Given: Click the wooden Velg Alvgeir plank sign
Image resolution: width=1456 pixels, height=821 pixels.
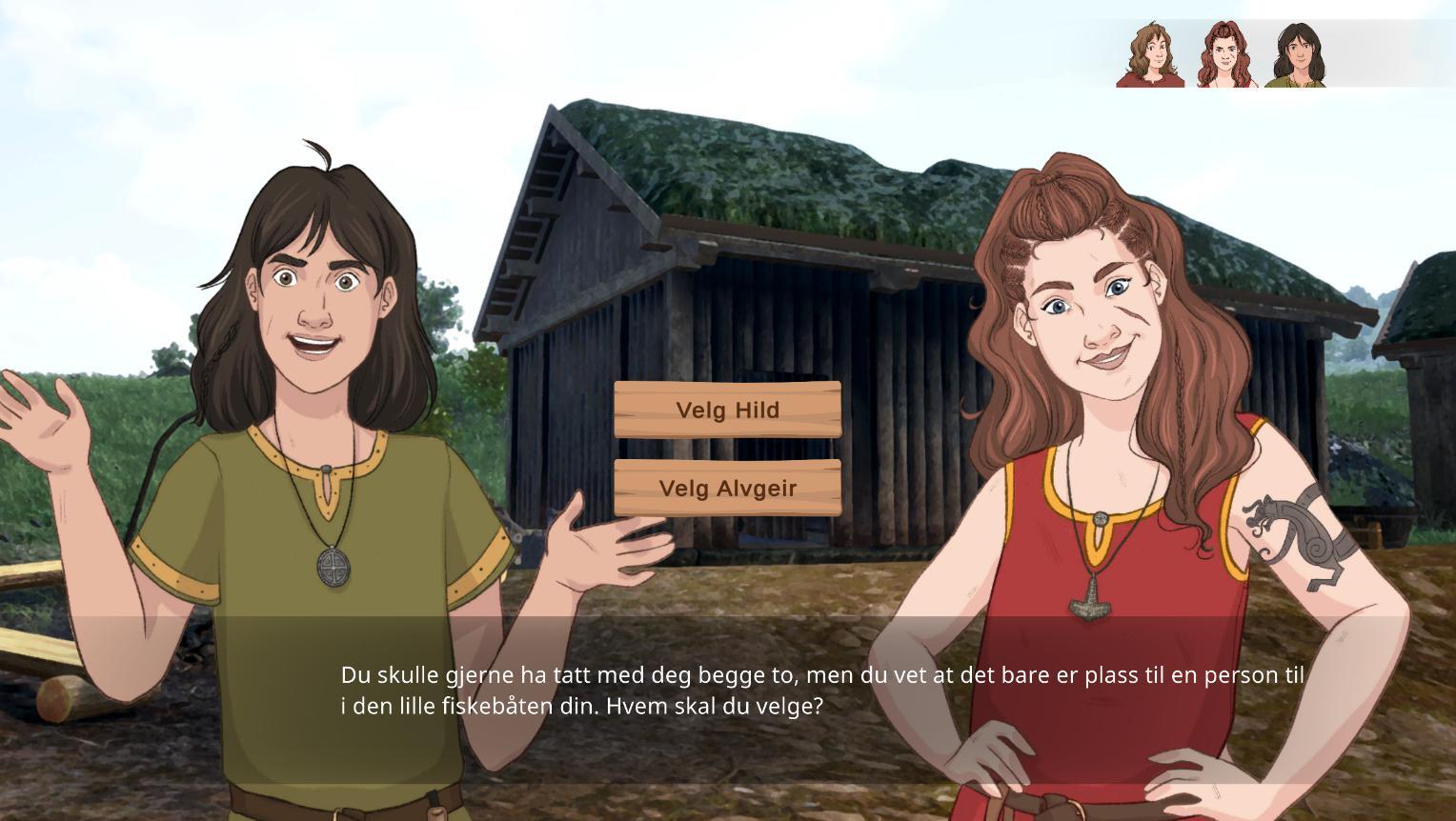Looking at the screenshot, I should click(727, 489).
